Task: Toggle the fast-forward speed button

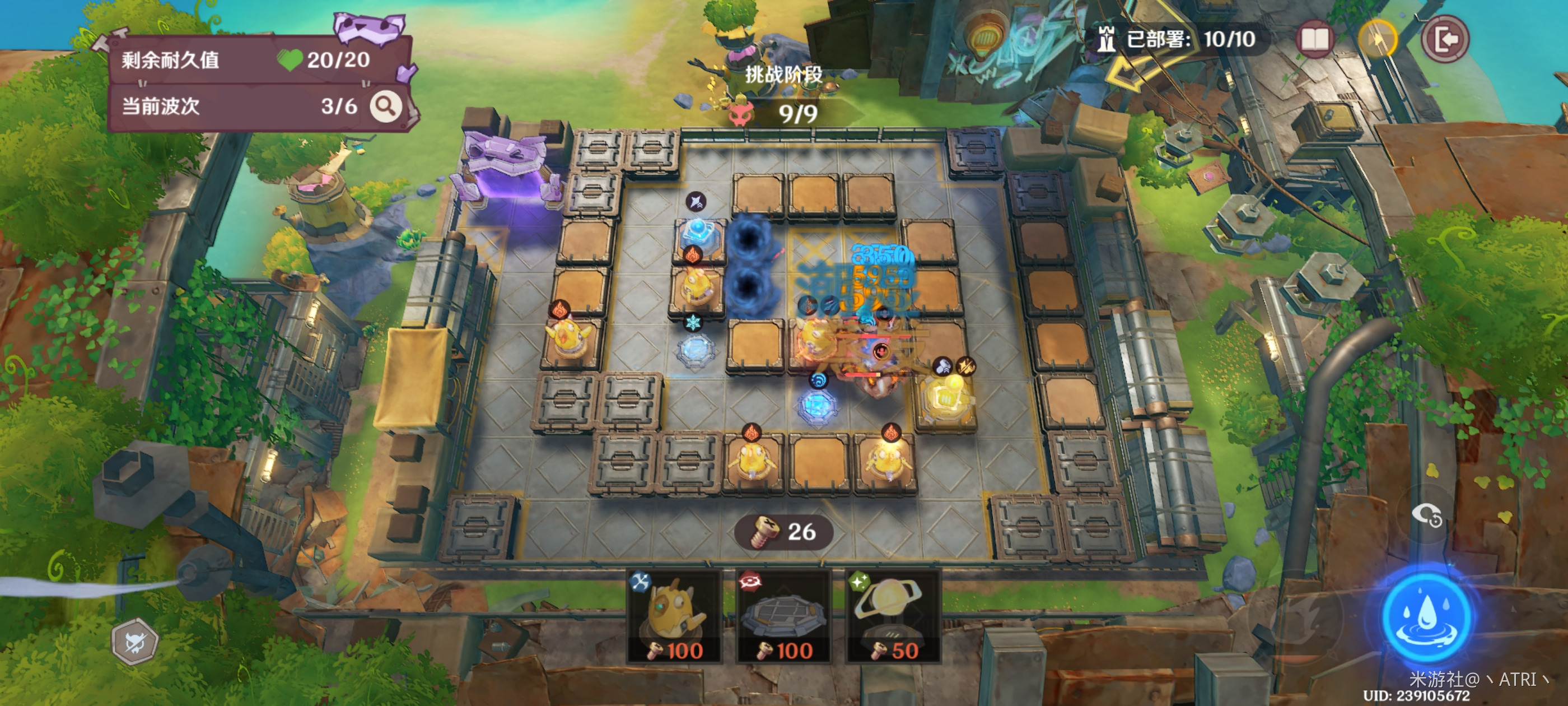Action: pyautogui.click(x=1378, y=40)
